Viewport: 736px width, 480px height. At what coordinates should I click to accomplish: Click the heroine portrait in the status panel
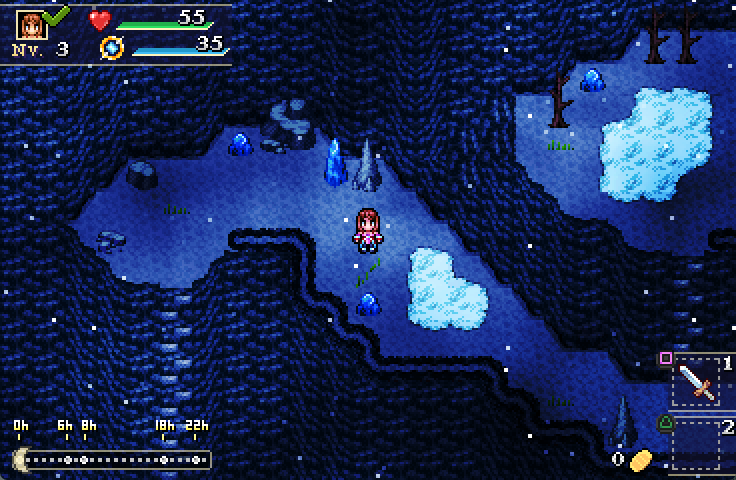[31, 24]
